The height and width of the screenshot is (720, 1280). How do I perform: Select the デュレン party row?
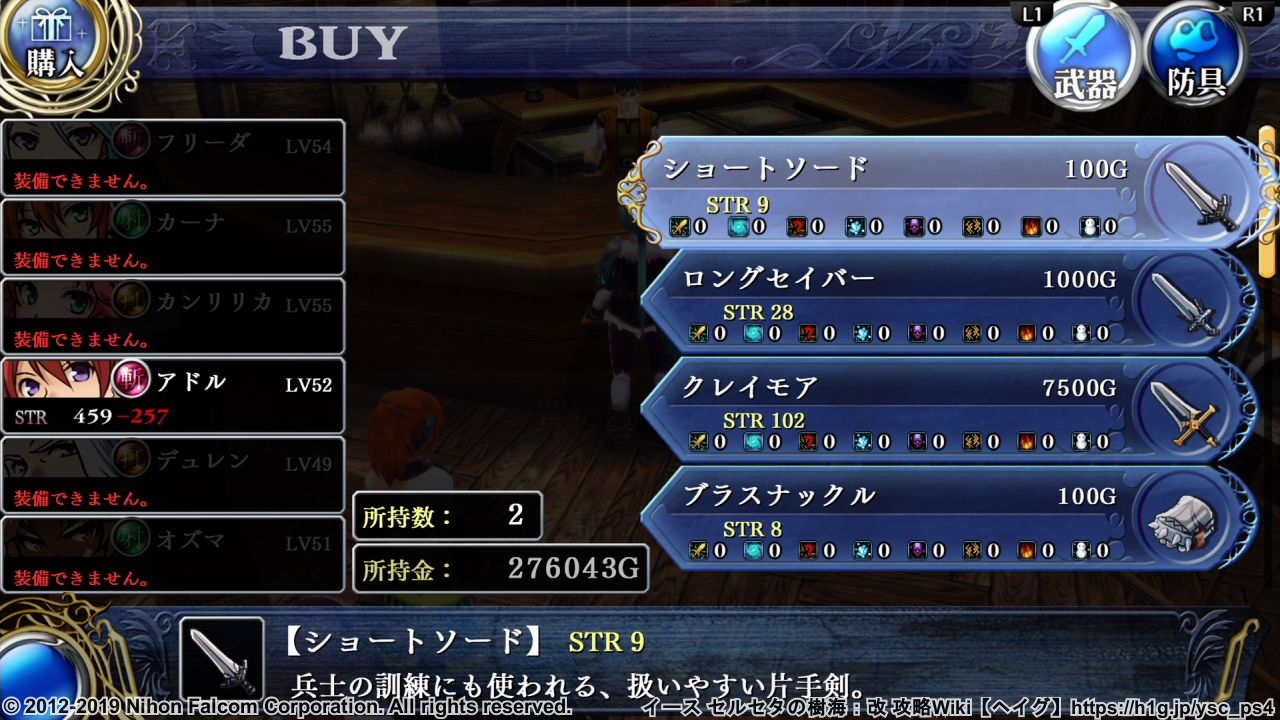pos(173,475)
